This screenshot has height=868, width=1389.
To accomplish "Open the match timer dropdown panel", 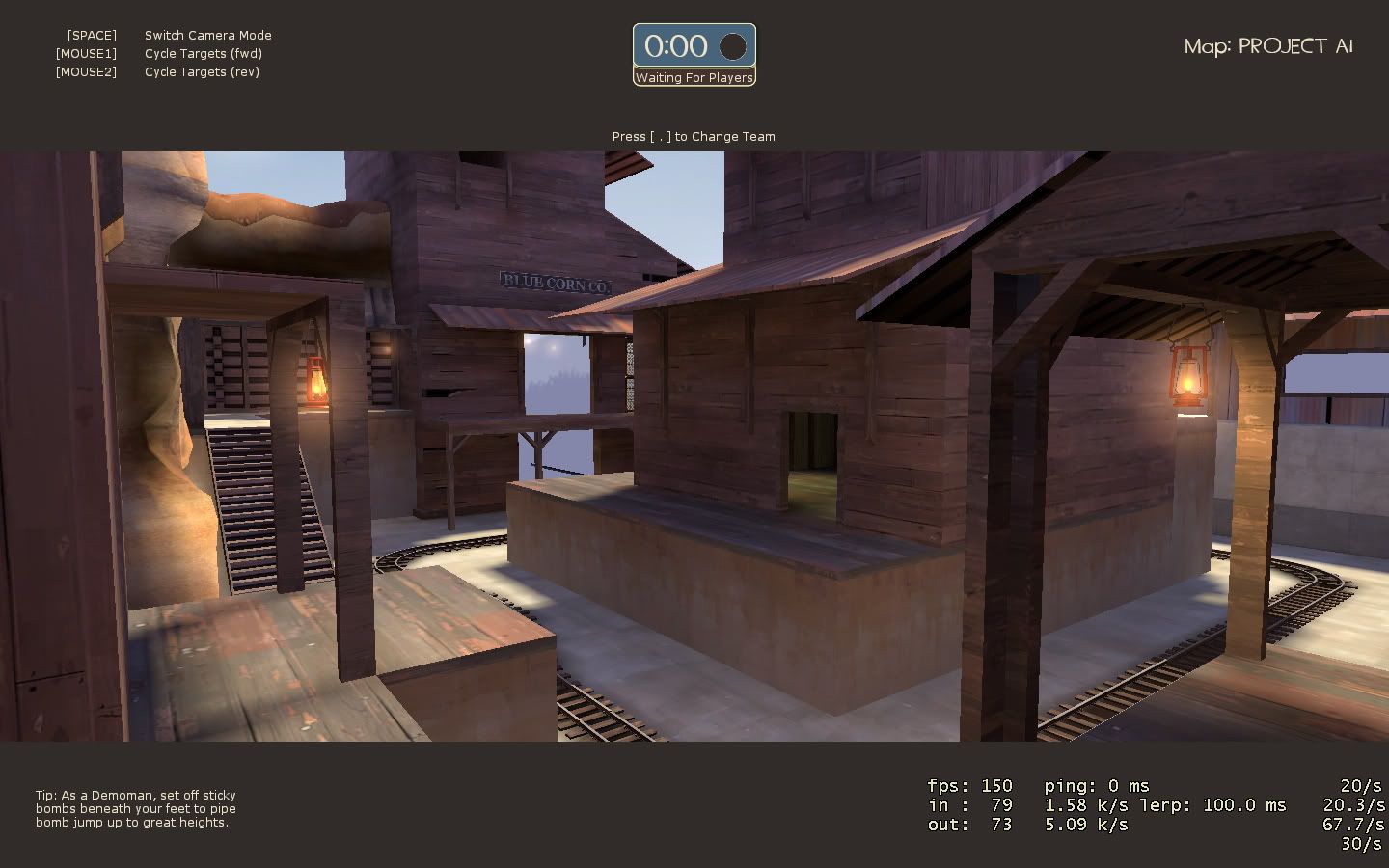I will (694, 45).
